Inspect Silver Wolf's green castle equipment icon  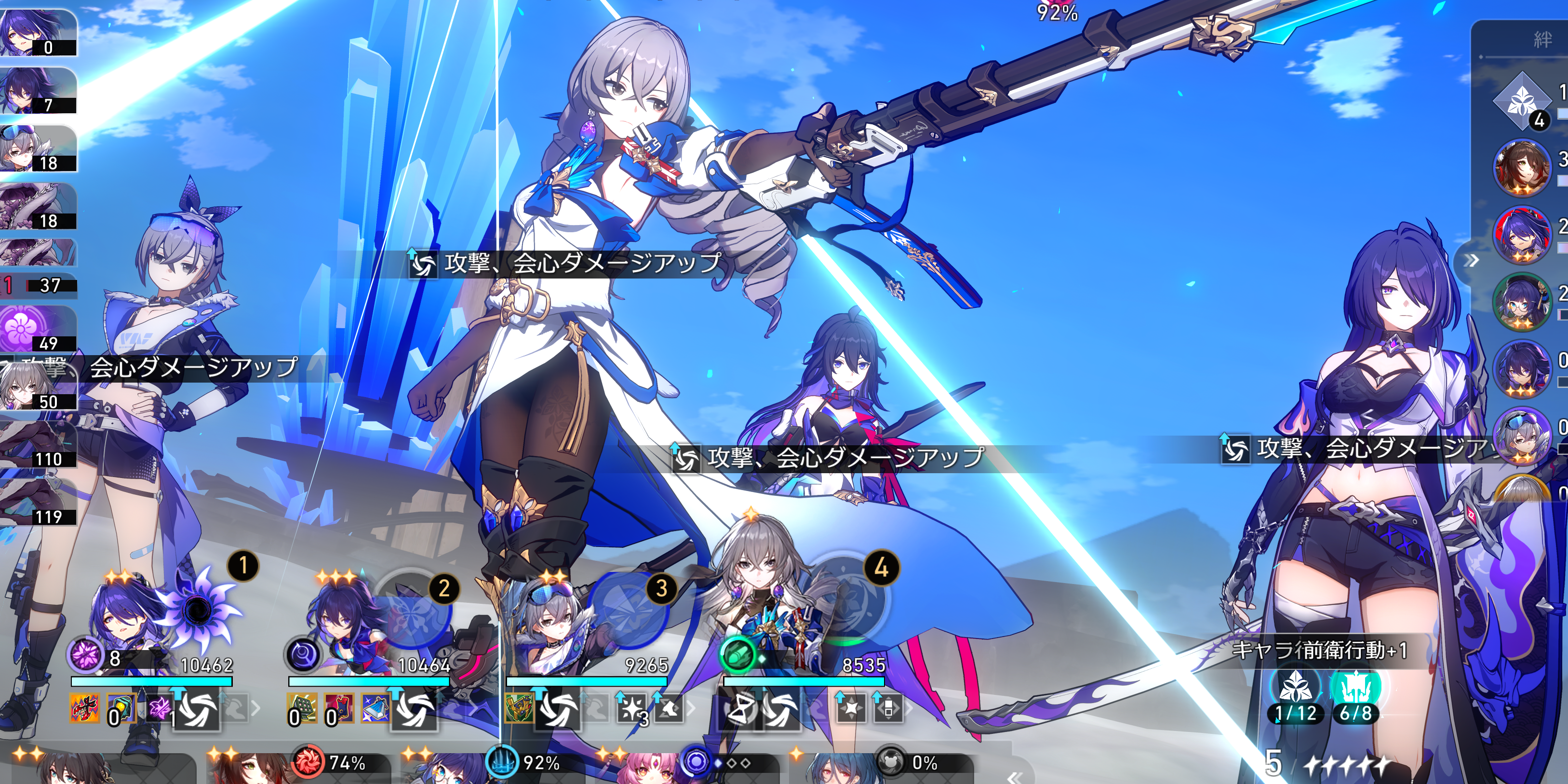click(x=519, y=708)
